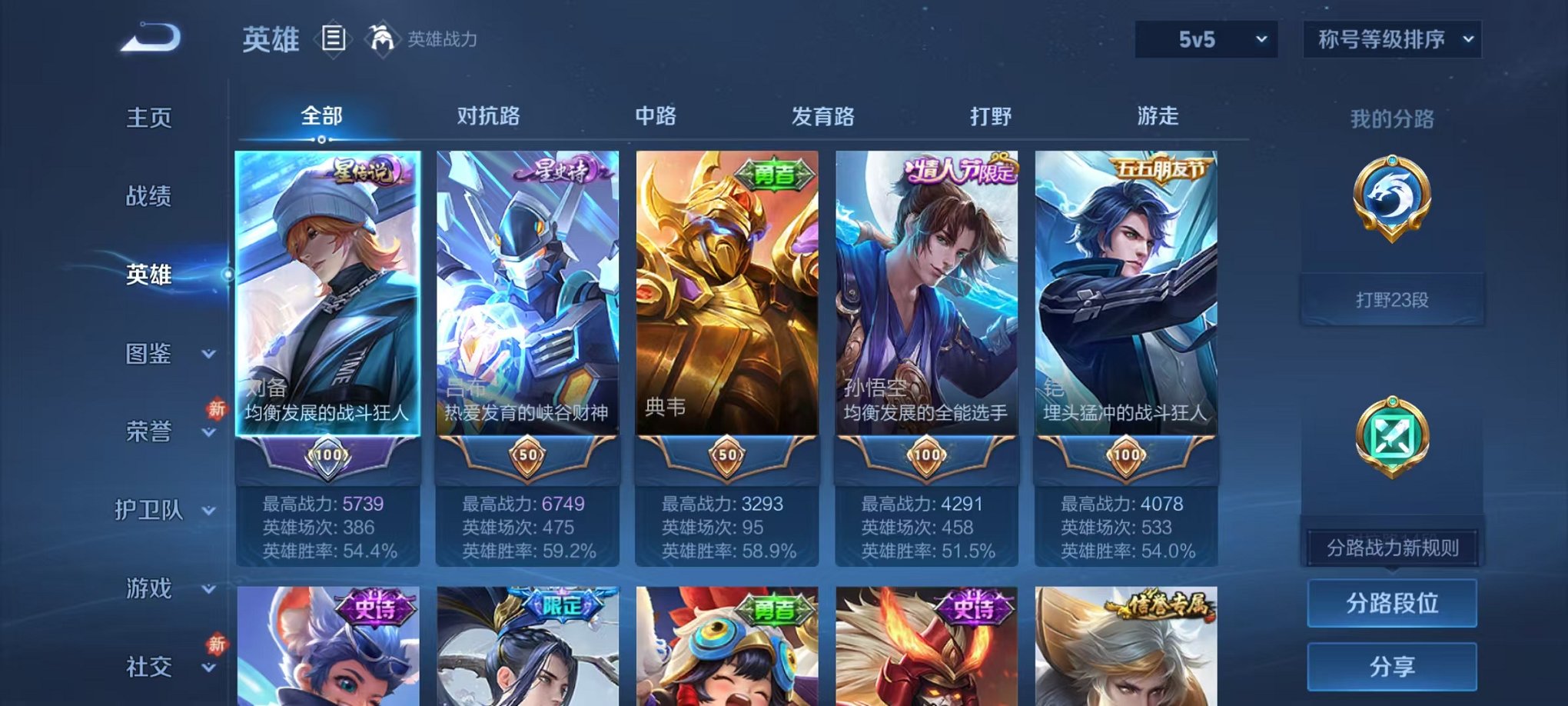Viewport: 1568px width, 706px height.
Task: Select the Lü Bu hero card
Action: pyautogui.click(x=523, y=308)
